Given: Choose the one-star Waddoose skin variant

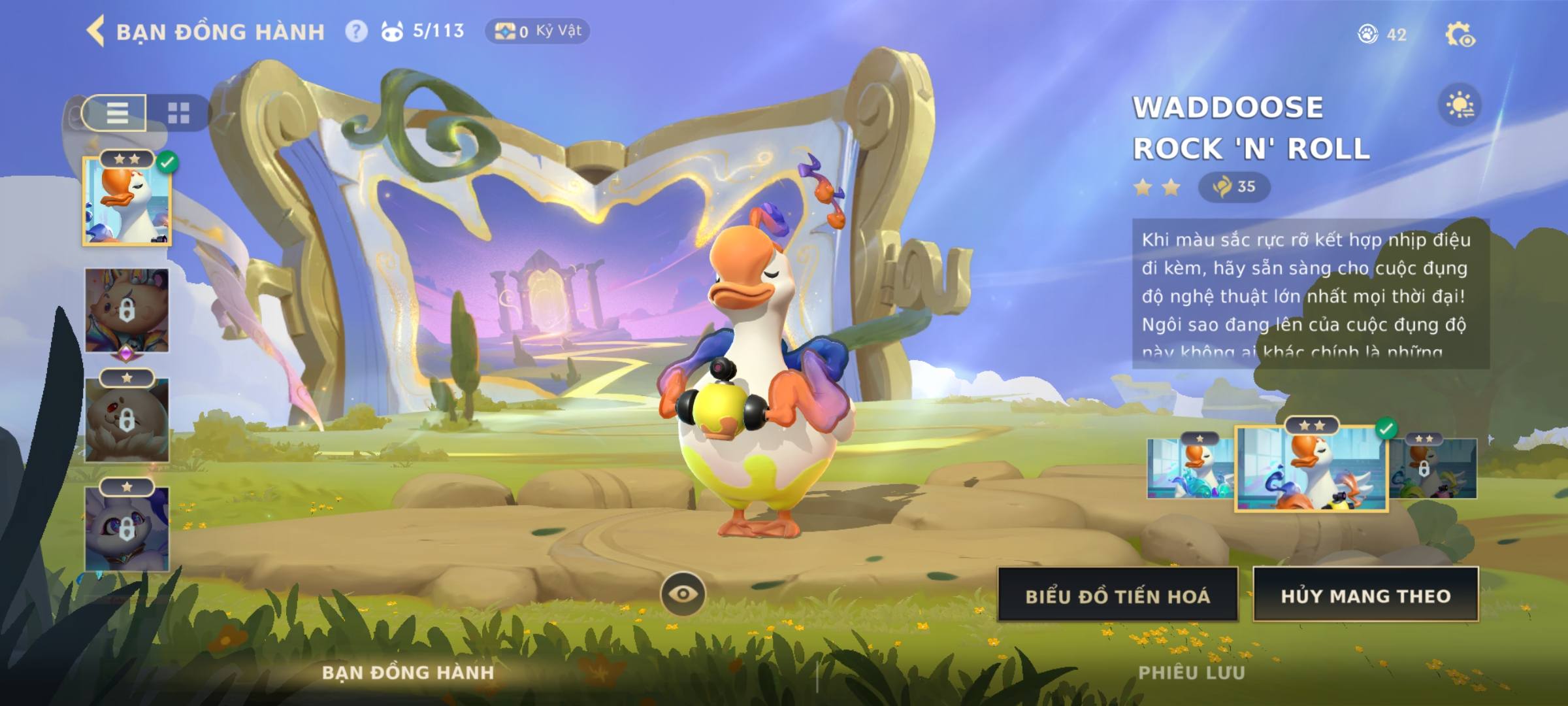Looking at the screenshot, I should (x=1190, y=468).
